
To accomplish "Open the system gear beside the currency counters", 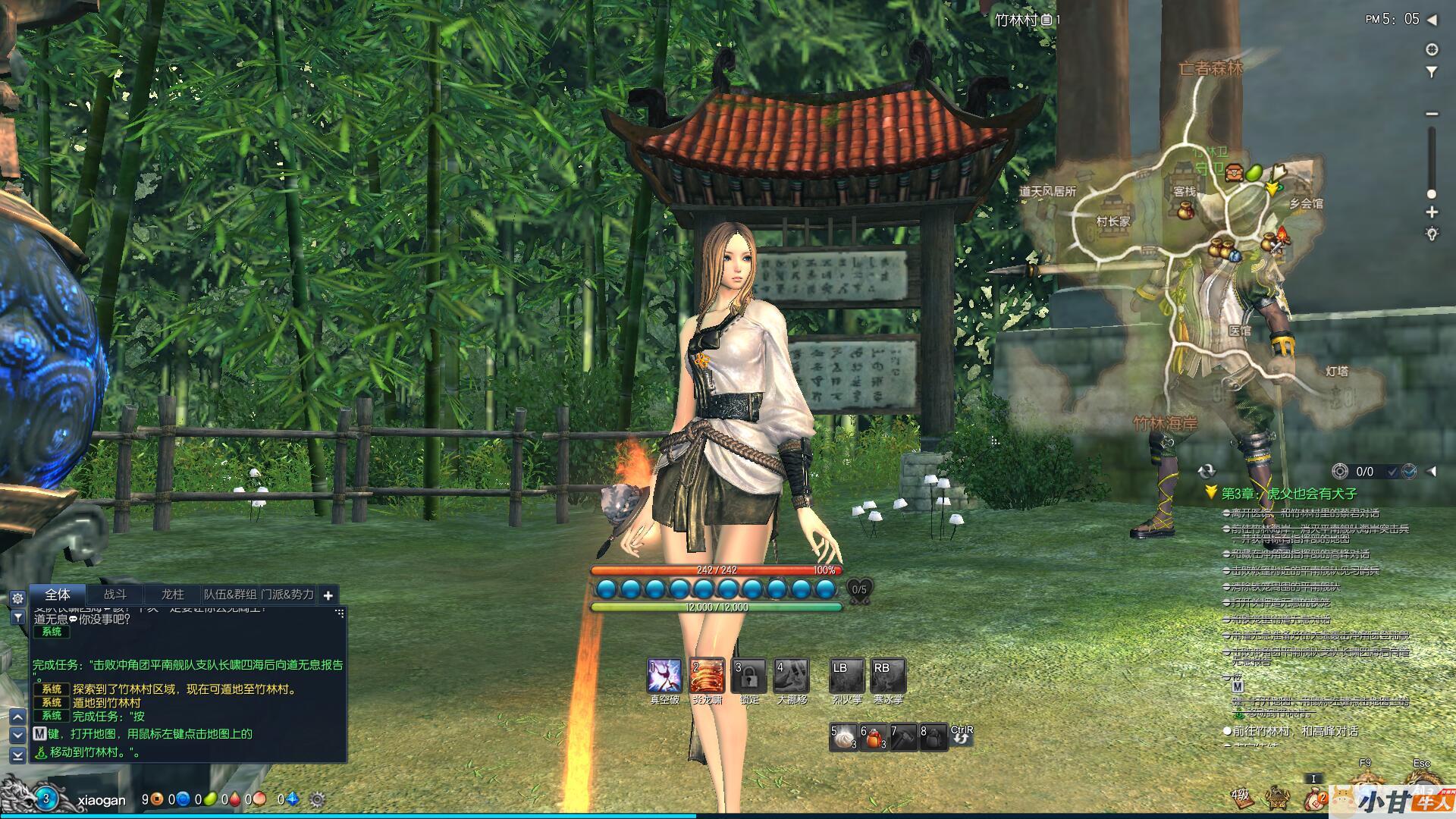I will pyautogui.click(x=318, y=799).
